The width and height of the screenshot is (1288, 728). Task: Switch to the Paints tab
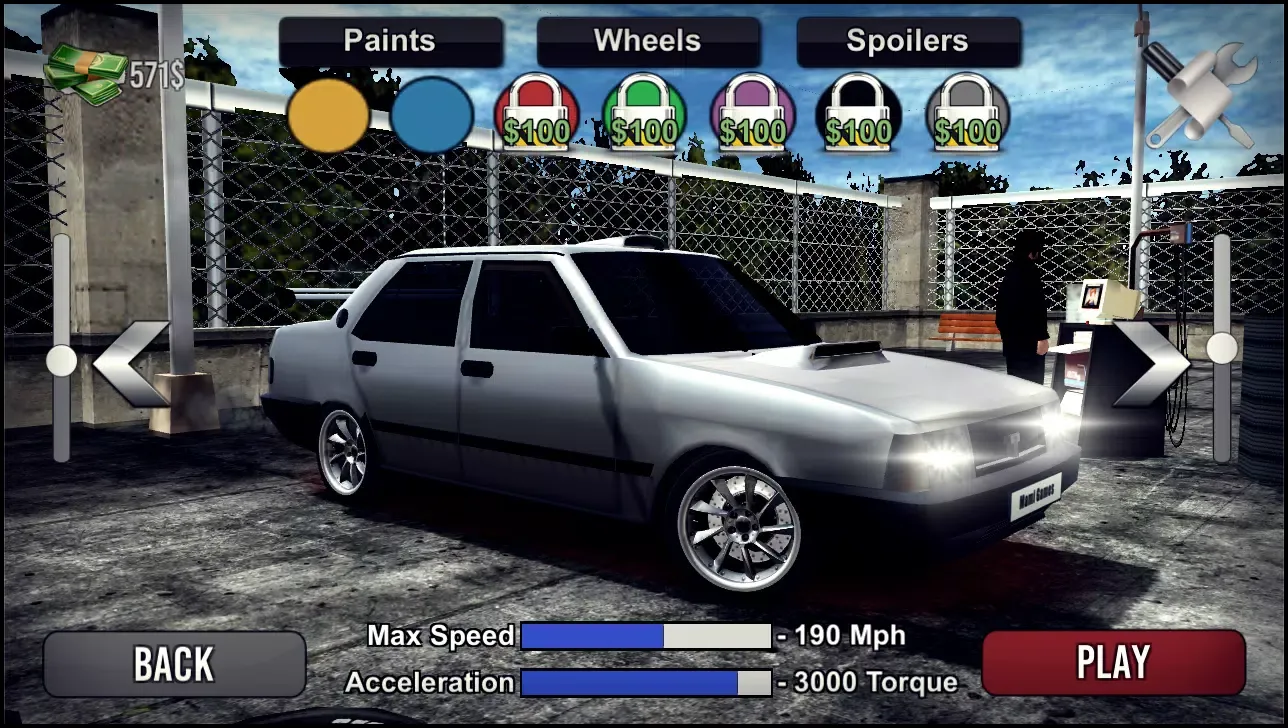389,41
